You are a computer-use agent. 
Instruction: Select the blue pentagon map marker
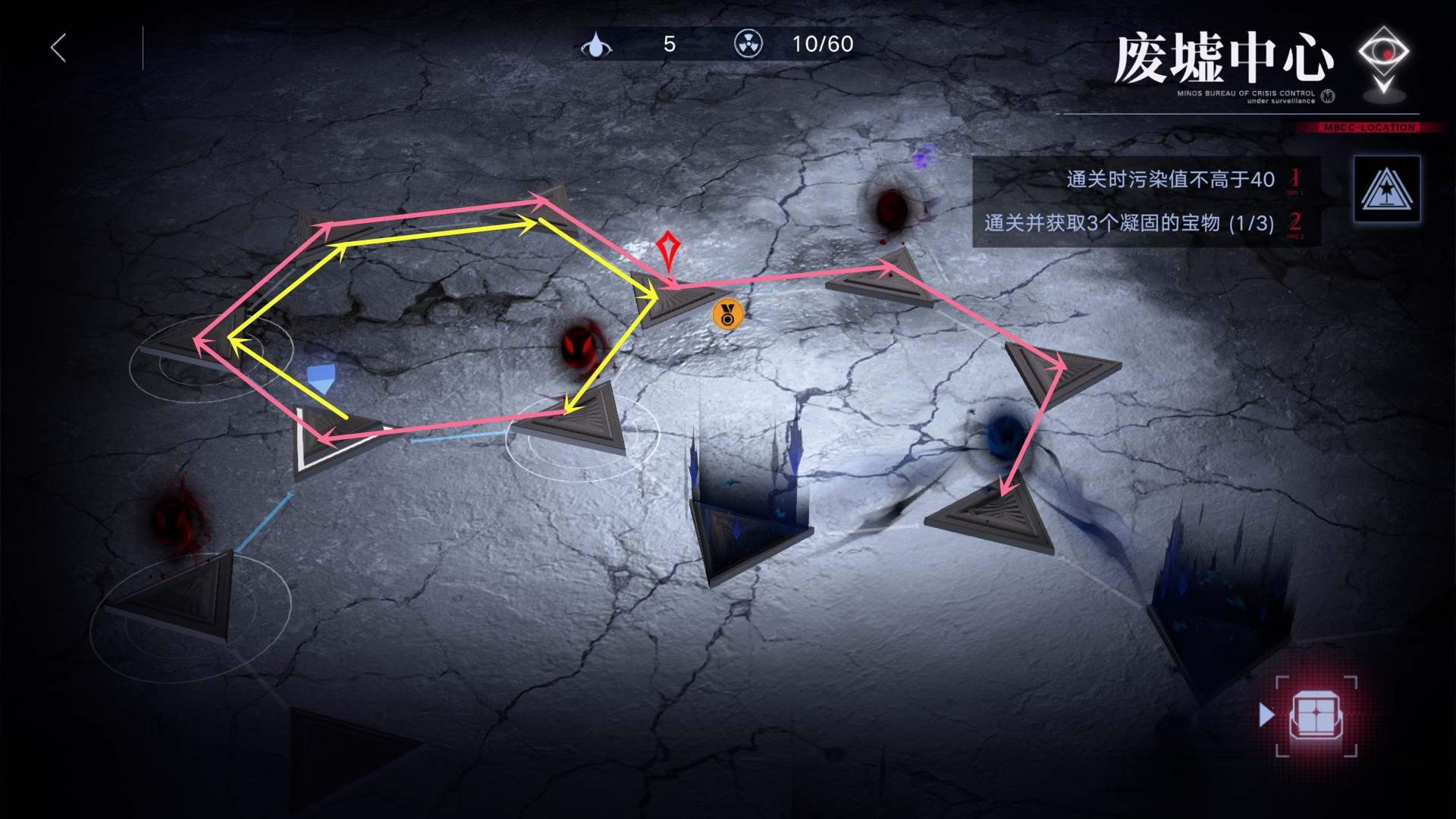(x=321, y=377)
